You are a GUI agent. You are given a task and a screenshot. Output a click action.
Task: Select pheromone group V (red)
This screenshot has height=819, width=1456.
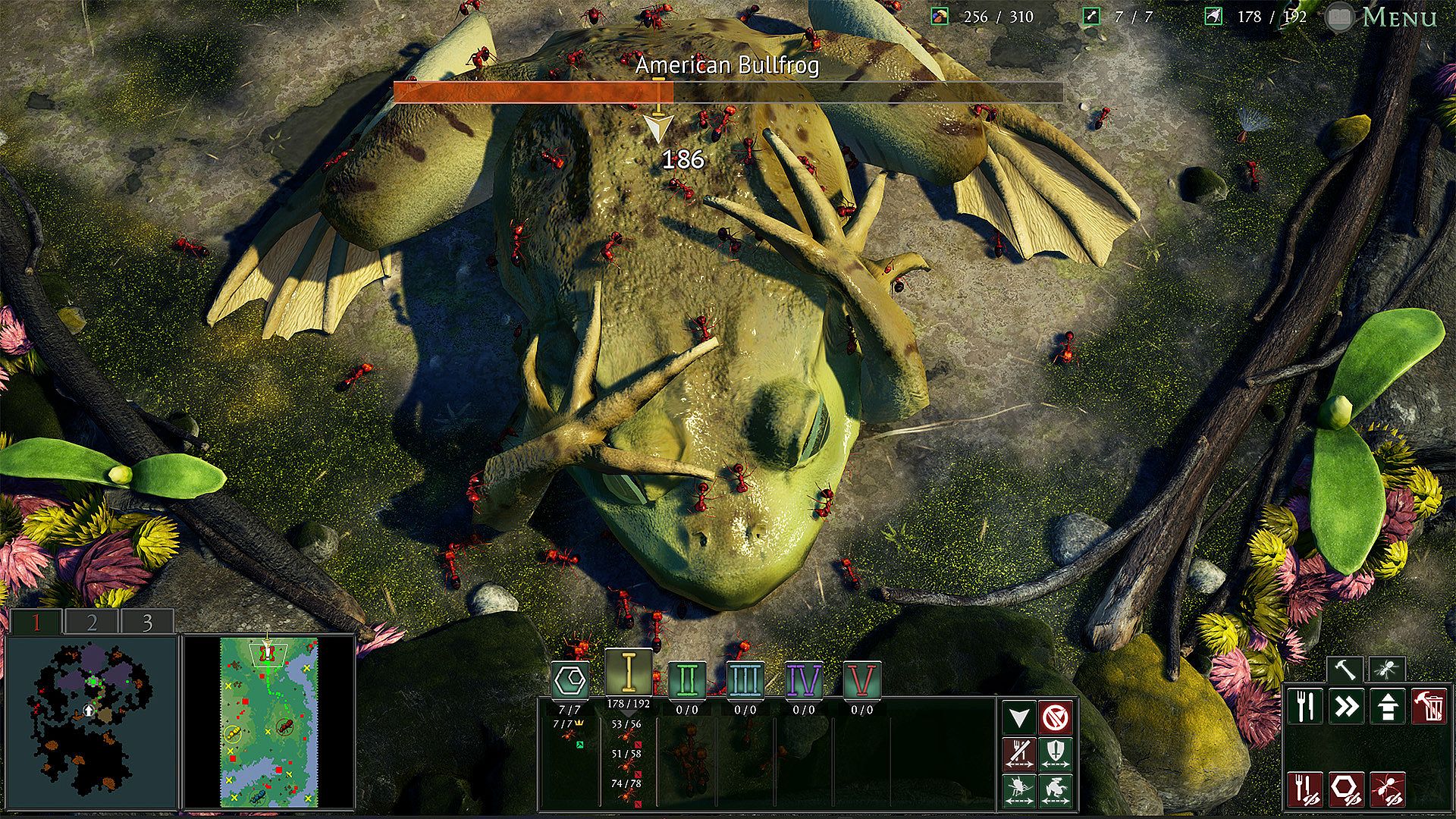861,679
